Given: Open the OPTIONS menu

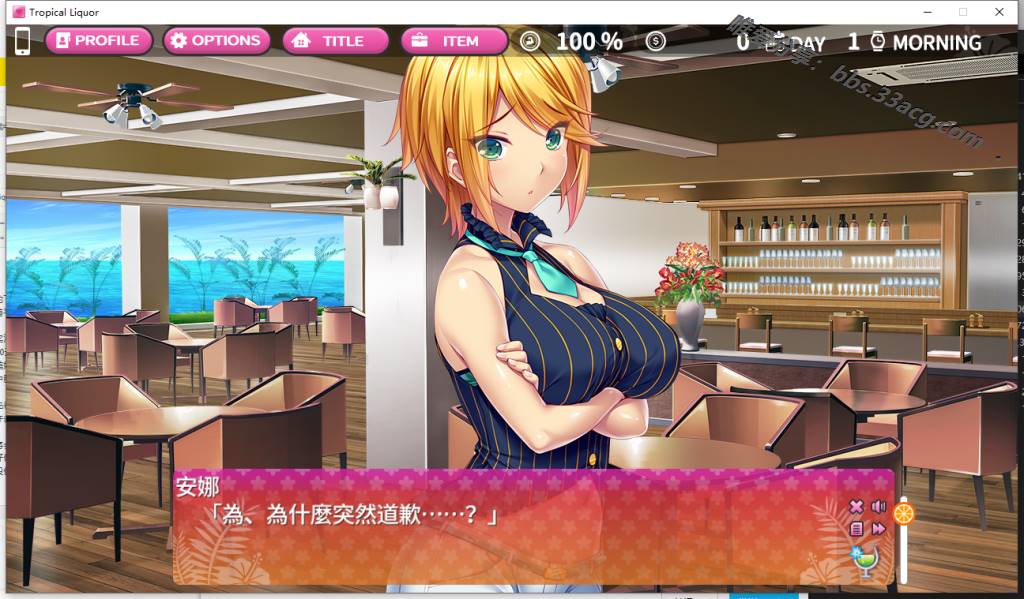Looking at the screenshot, I should (x=216, y=41).
